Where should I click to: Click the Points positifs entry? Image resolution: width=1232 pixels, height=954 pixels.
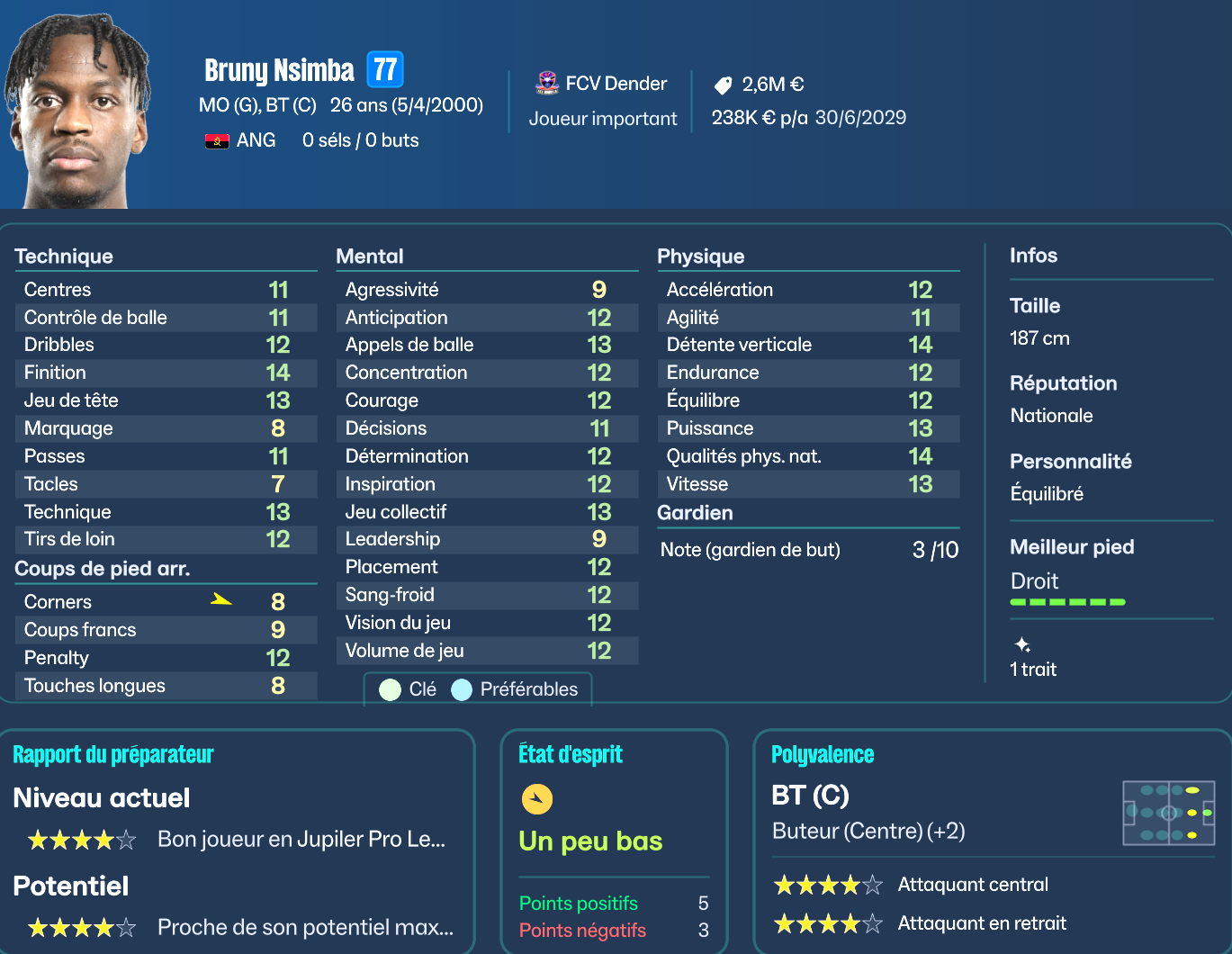[x=579, y=903]
